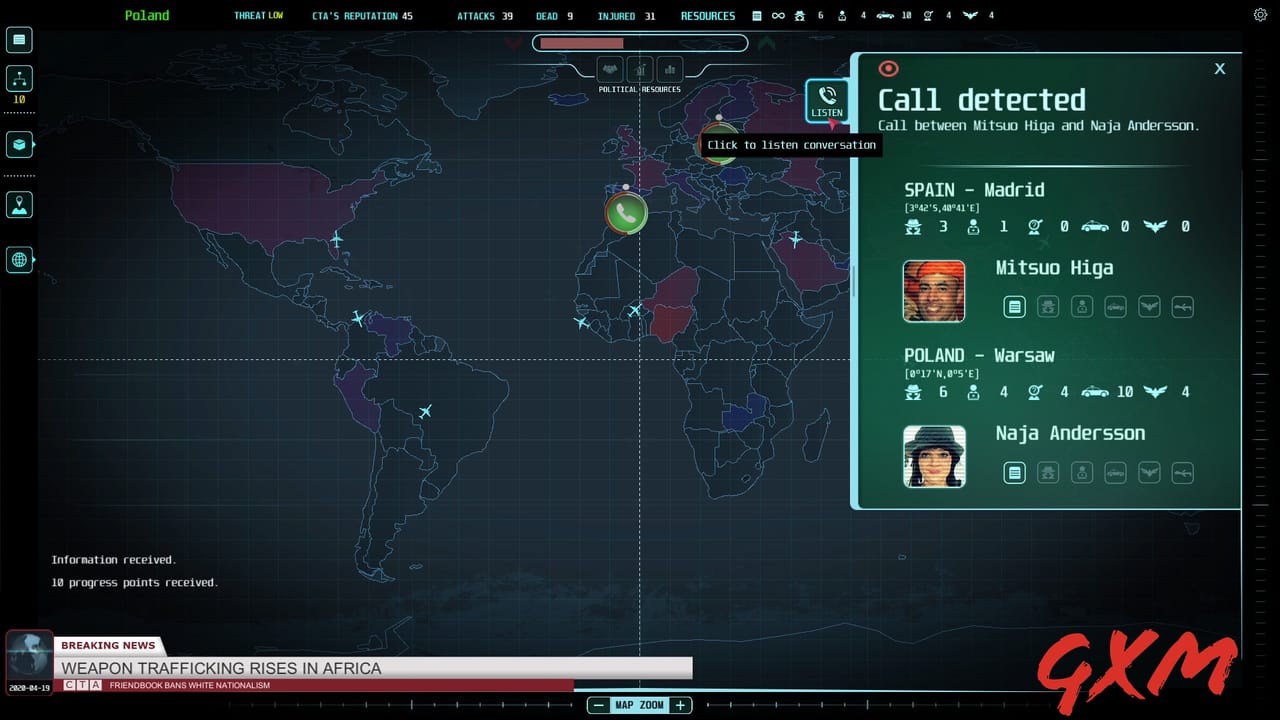The width and height of the screenshot is (1280, 720).
Task: Click the weapon trafficking breaking news headline
Action: 222,668
